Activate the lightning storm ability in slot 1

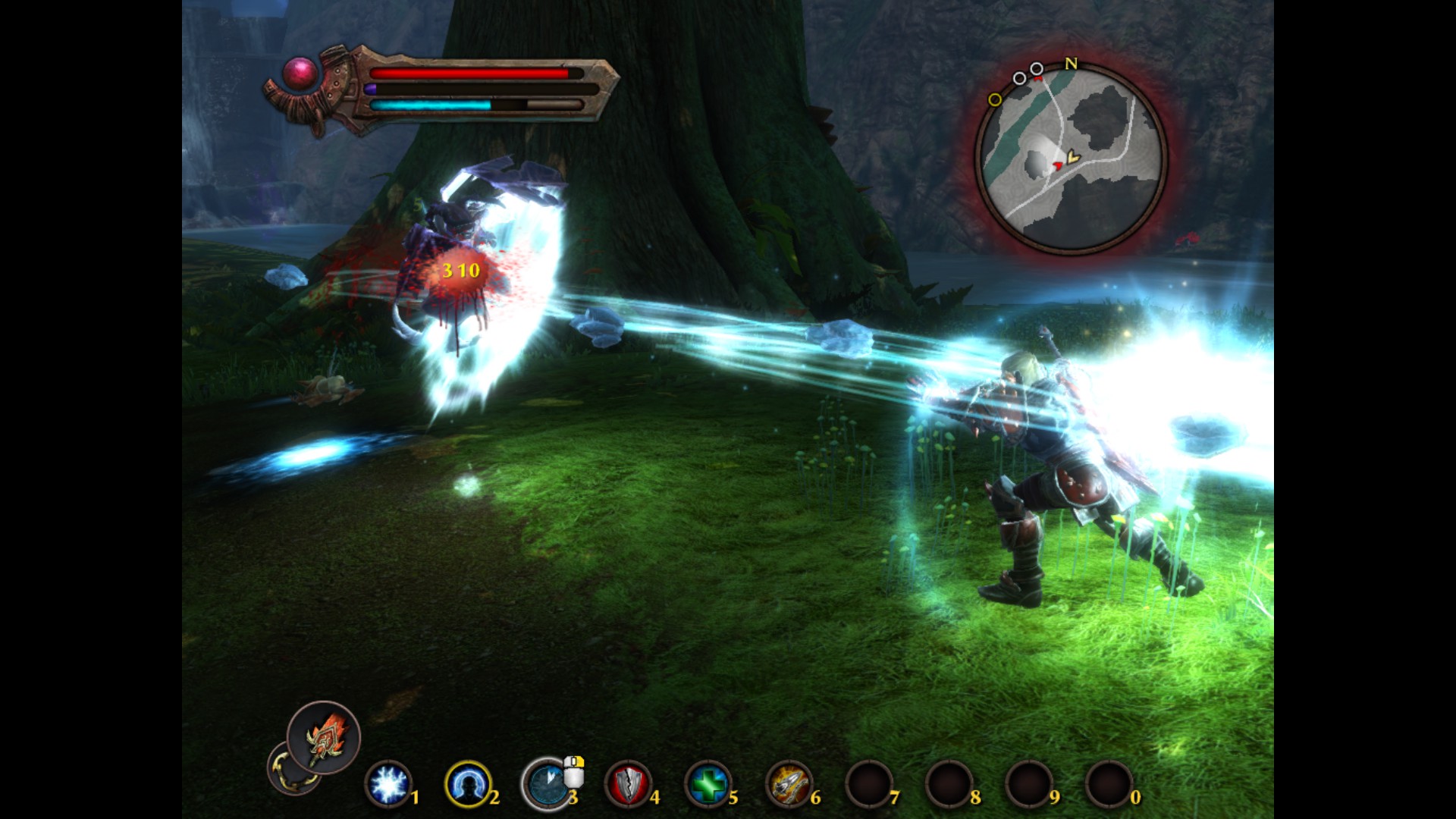[388, 784]
